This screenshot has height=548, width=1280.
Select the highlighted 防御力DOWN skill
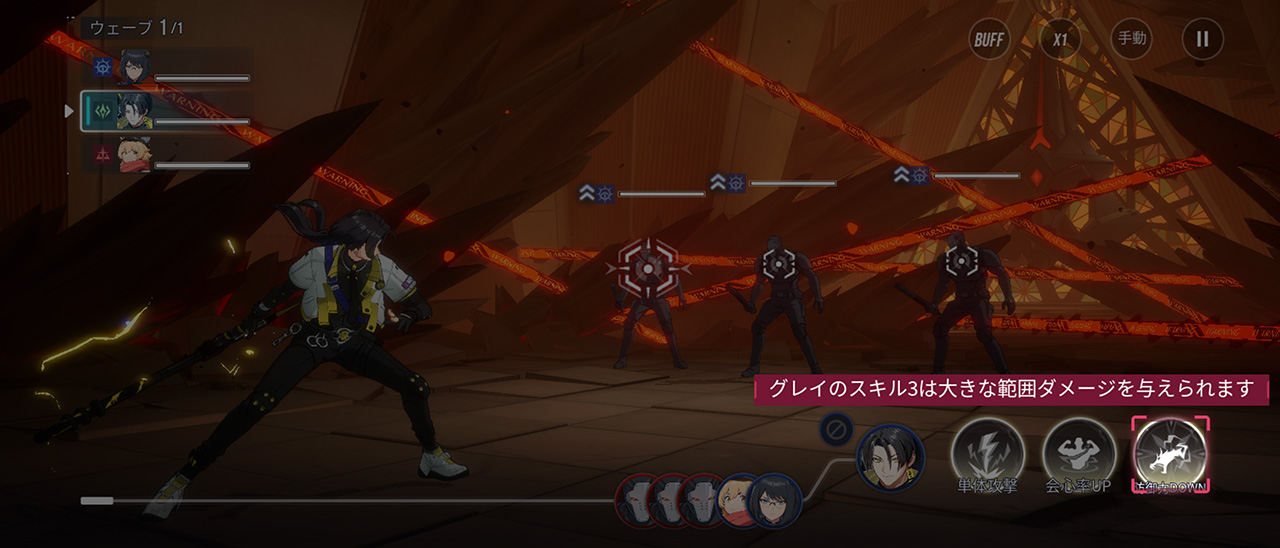coord(1171,455)
